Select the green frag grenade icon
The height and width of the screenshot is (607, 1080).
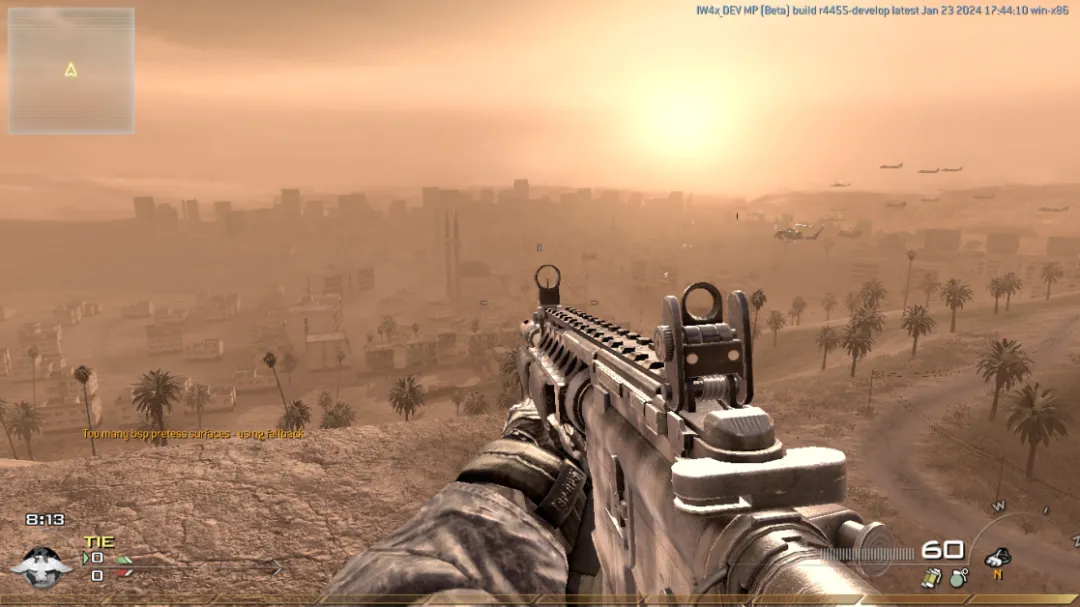[958, 577]
